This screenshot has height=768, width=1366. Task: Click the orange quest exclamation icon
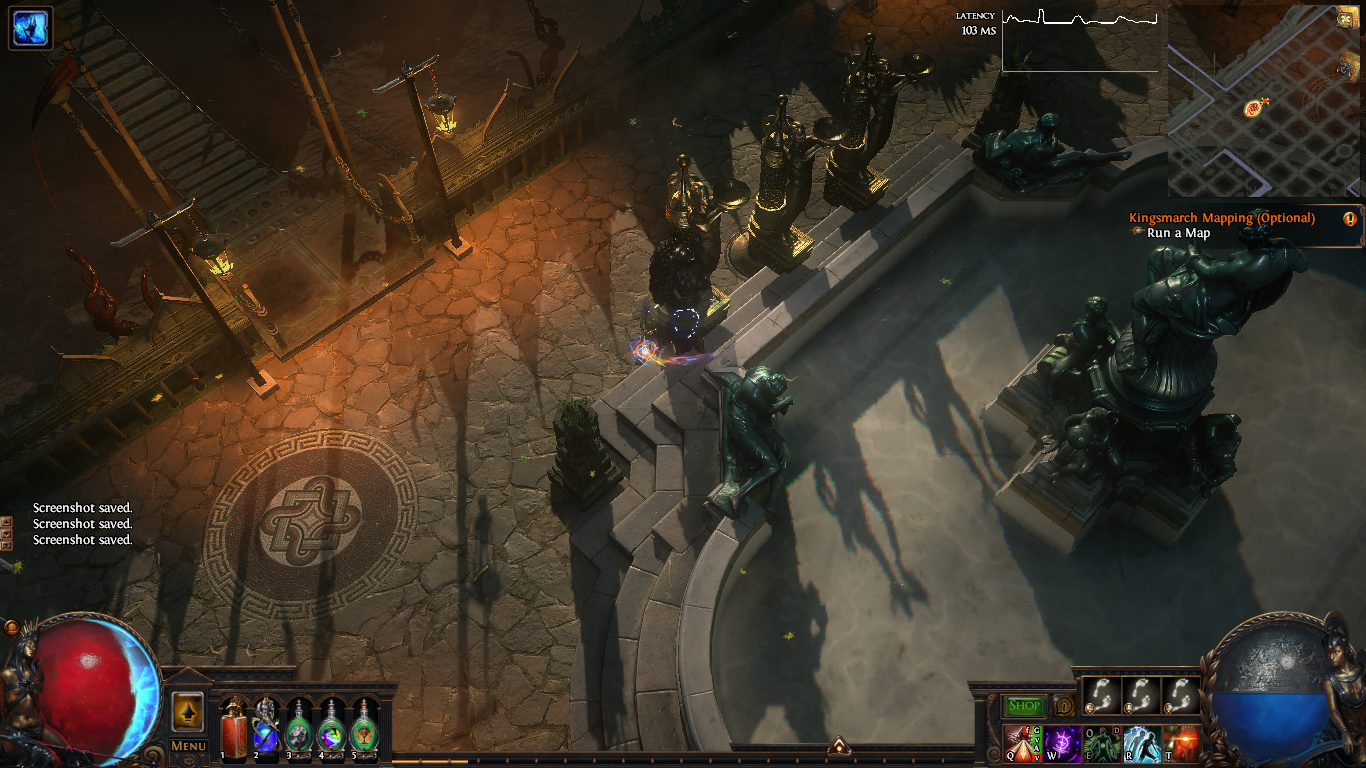click(1350, 219)
